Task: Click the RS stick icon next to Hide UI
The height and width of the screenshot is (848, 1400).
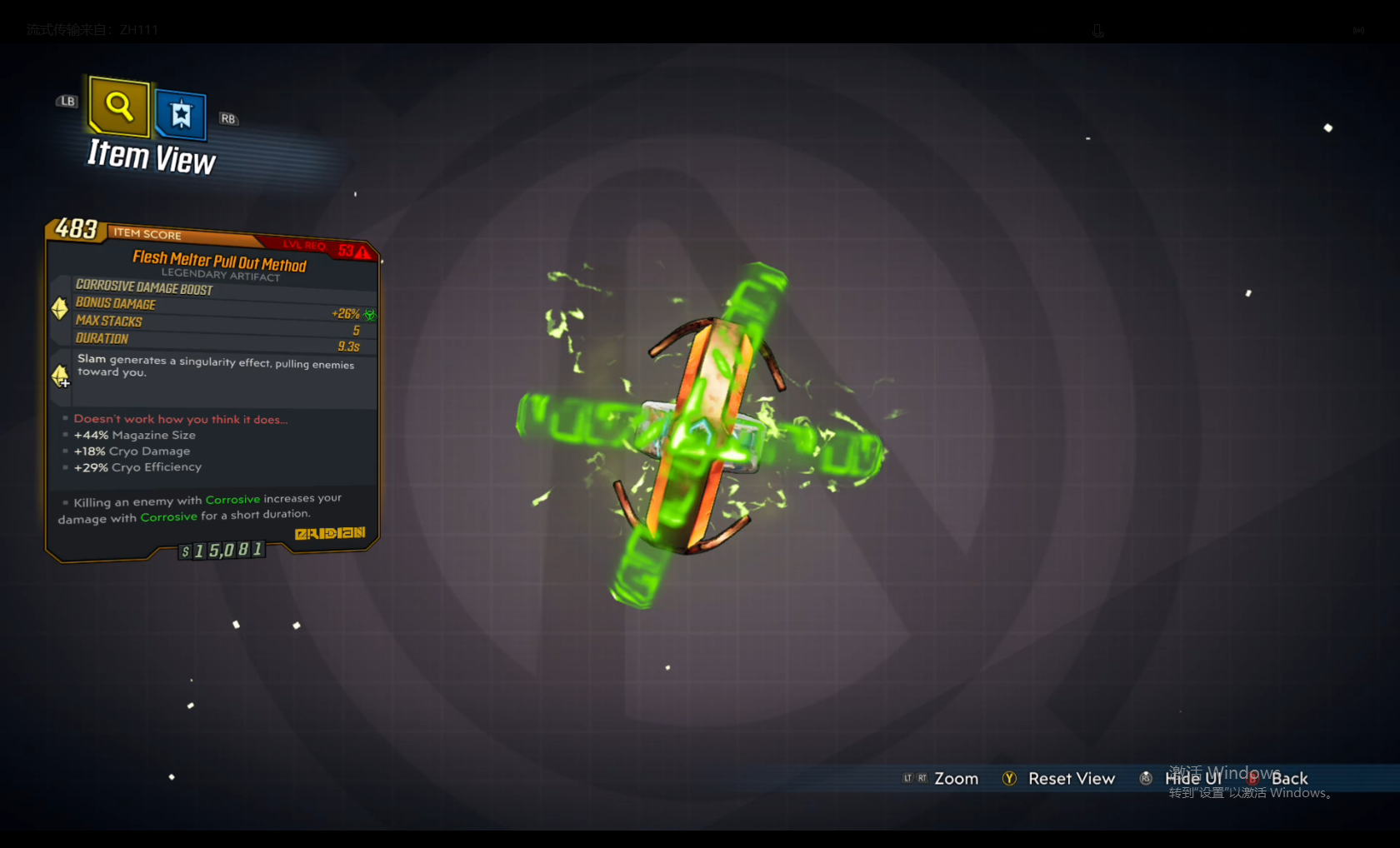Action: click(x=1146, y=778)
